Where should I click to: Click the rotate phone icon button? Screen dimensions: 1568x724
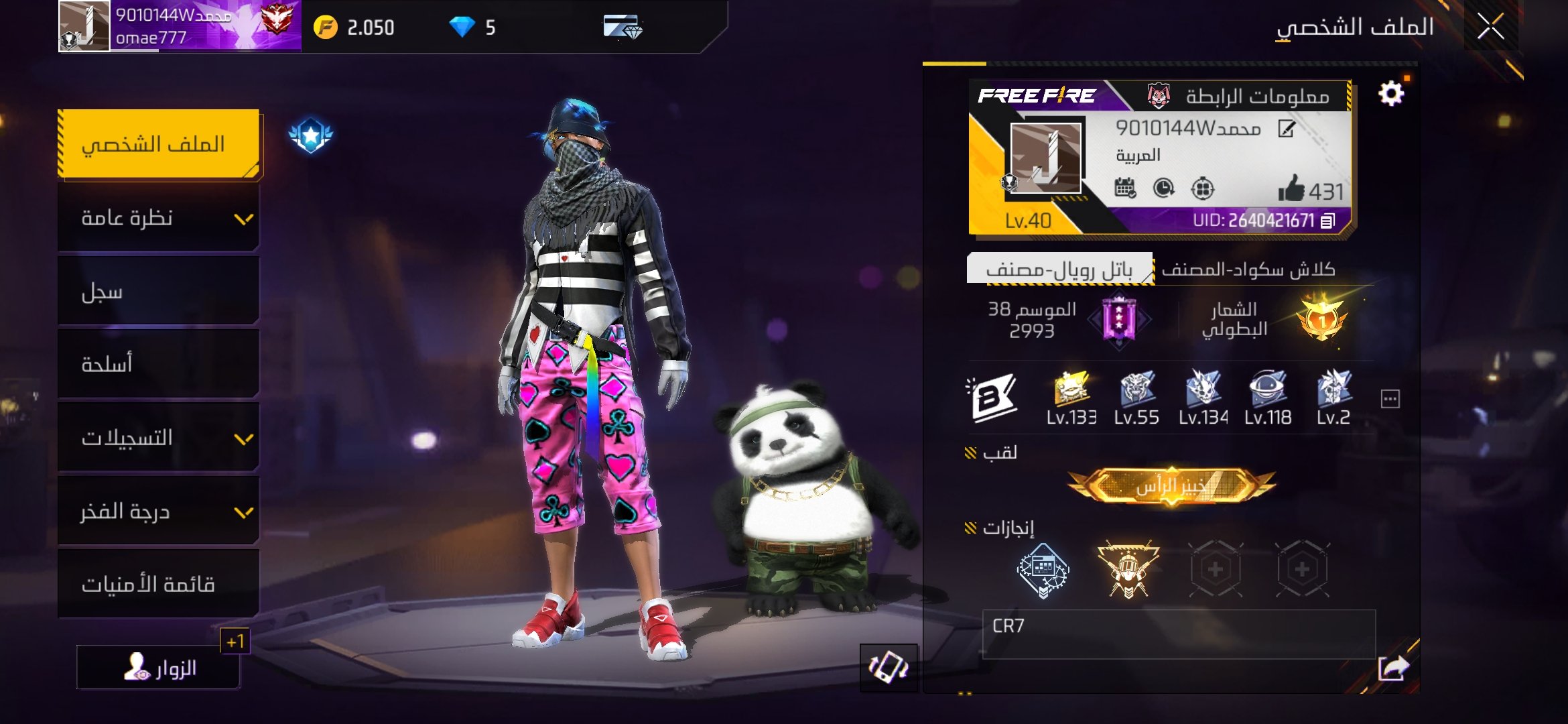point(889,668)
